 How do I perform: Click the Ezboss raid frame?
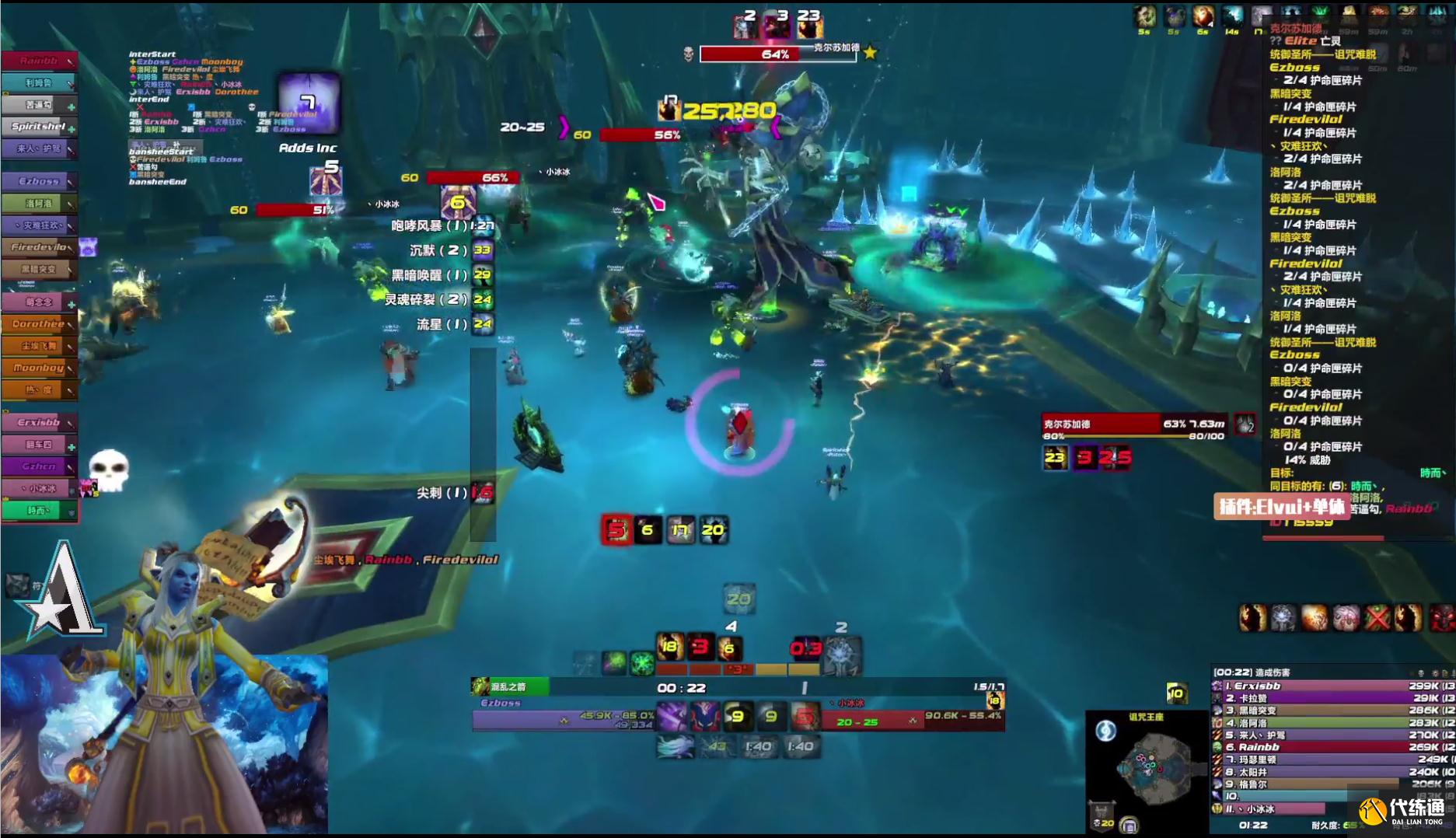39,181
